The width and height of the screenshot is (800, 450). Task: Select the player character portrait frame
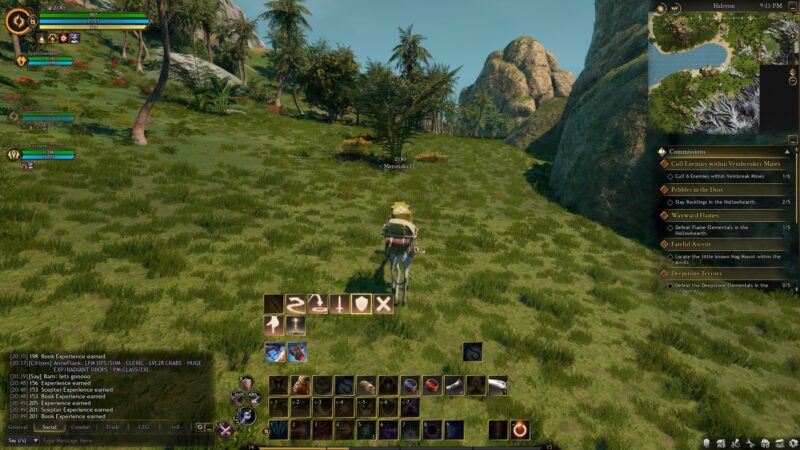coord(17,21)
